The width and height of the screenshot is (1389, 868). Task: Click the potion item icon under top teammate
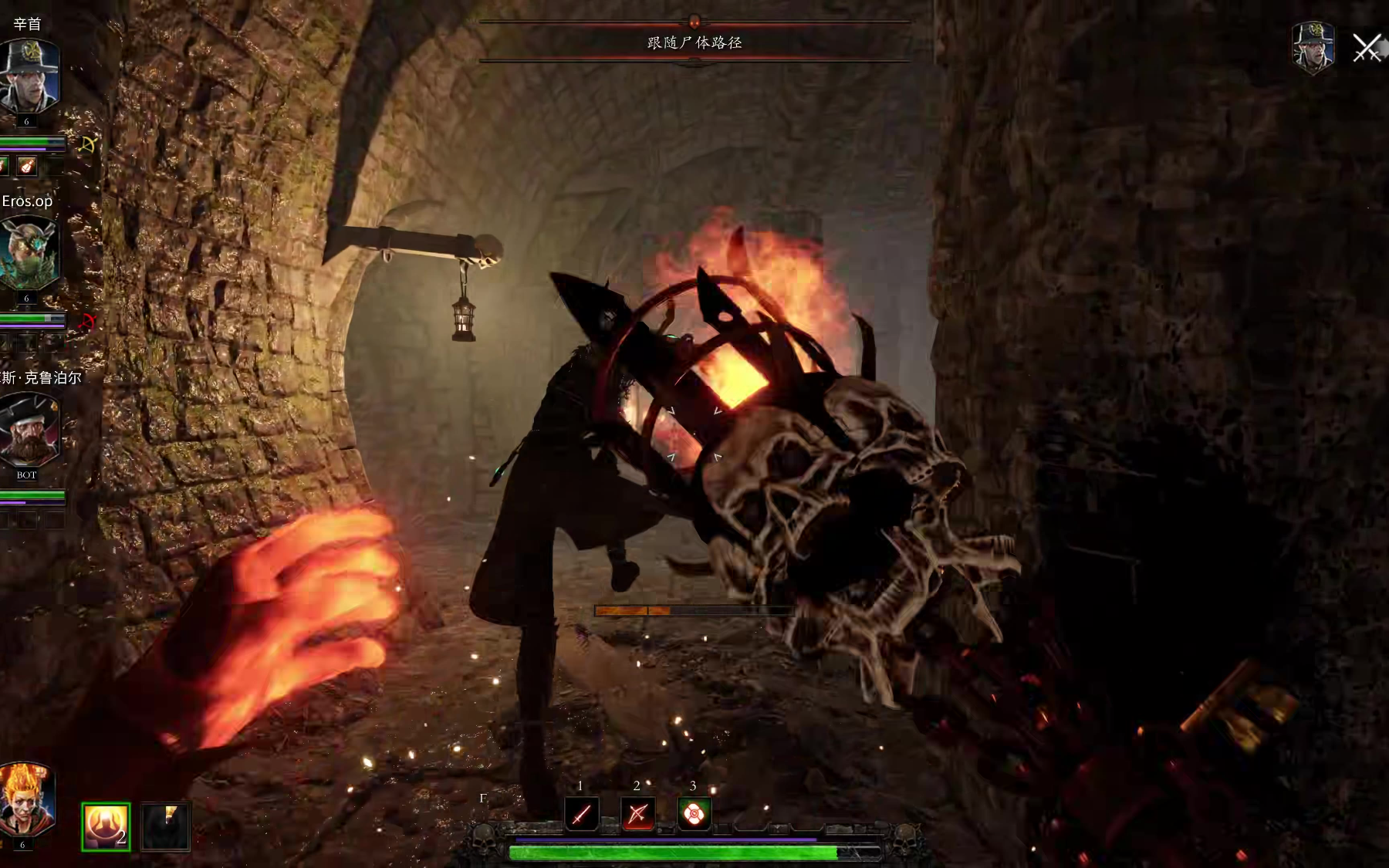tap(28, 166)
